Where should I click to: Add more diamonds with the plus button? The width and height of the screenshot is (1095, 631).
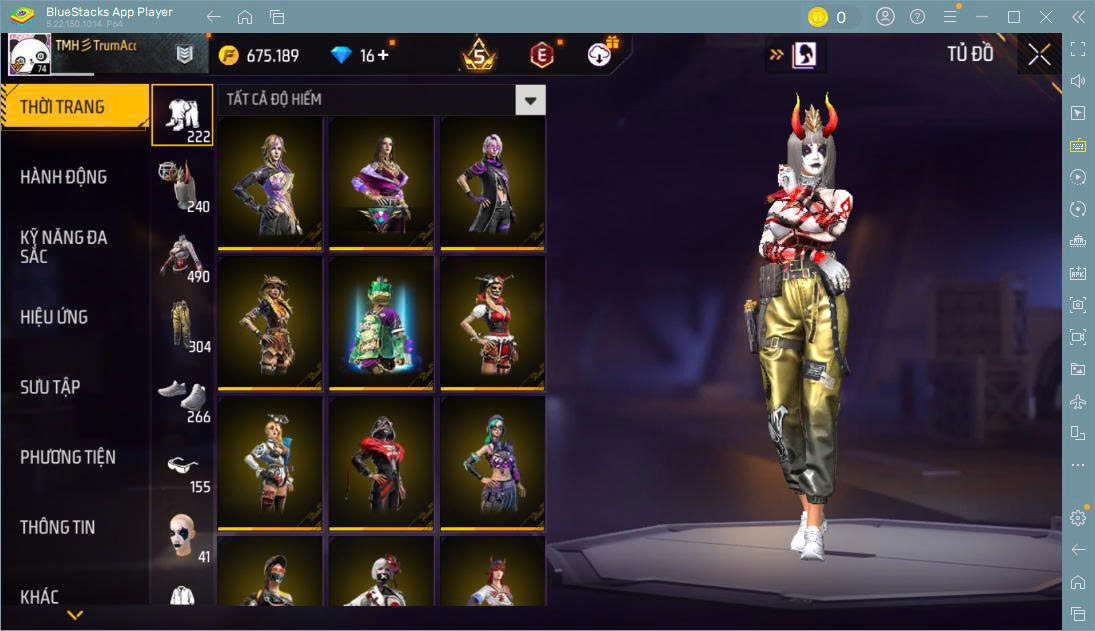pyautogui.click(x=383, y=55)
